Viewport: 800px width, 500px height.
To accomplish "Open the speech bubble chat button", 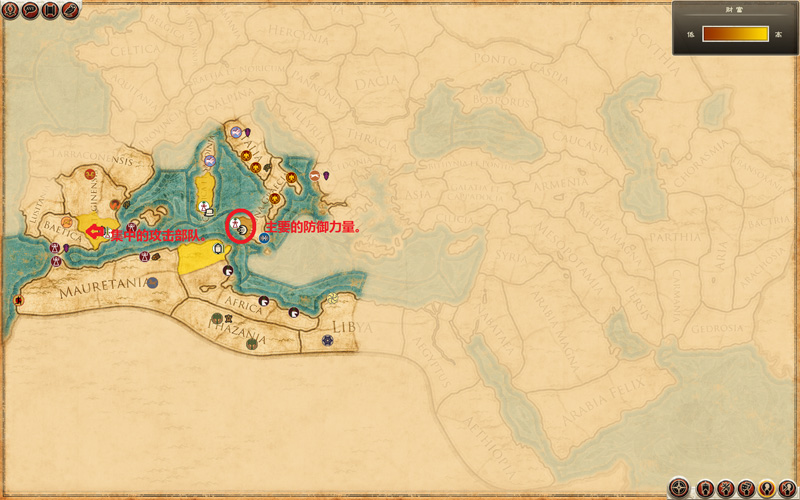I will (x=30, y=10).
